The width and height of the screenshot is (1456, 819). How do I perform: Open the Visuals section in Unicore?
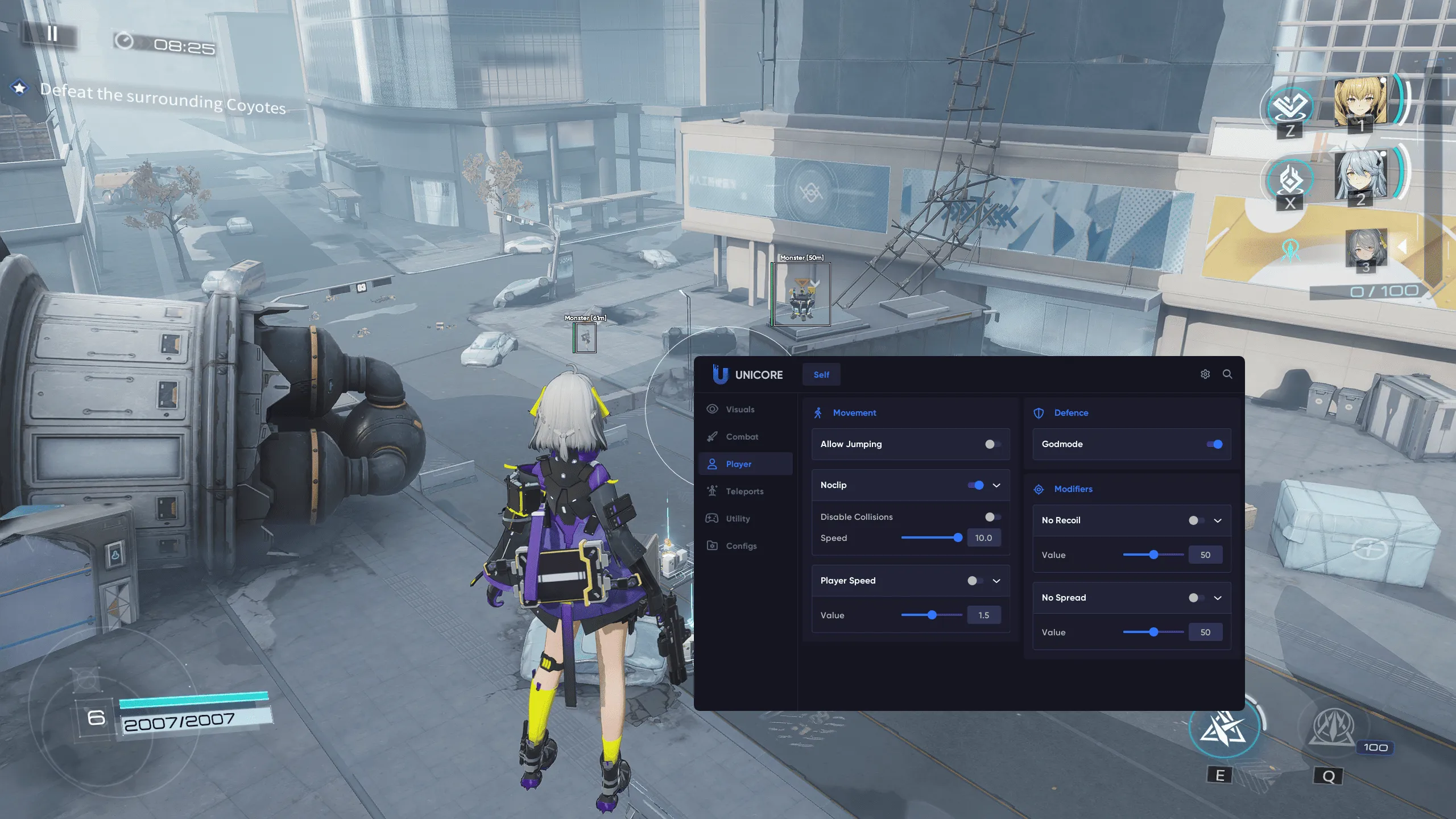click(739, 409)
